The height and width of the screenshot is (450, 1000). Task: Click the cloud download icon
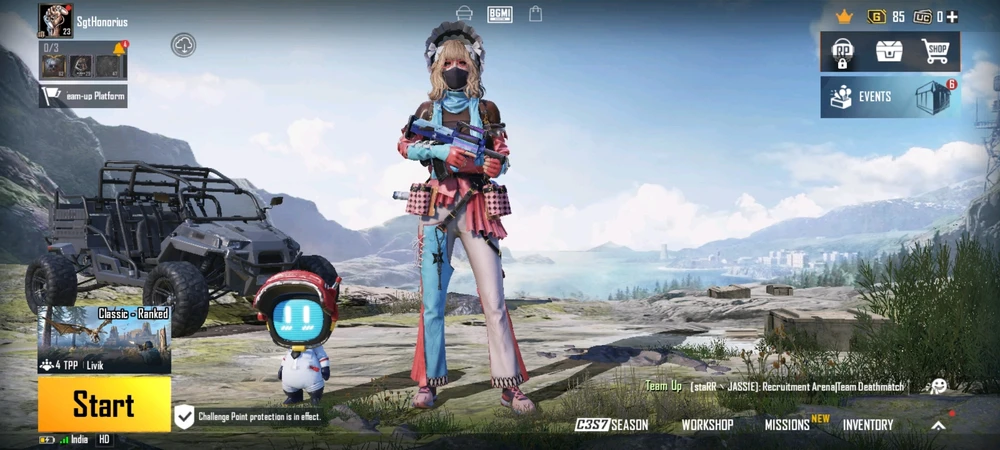coord(183,44)
